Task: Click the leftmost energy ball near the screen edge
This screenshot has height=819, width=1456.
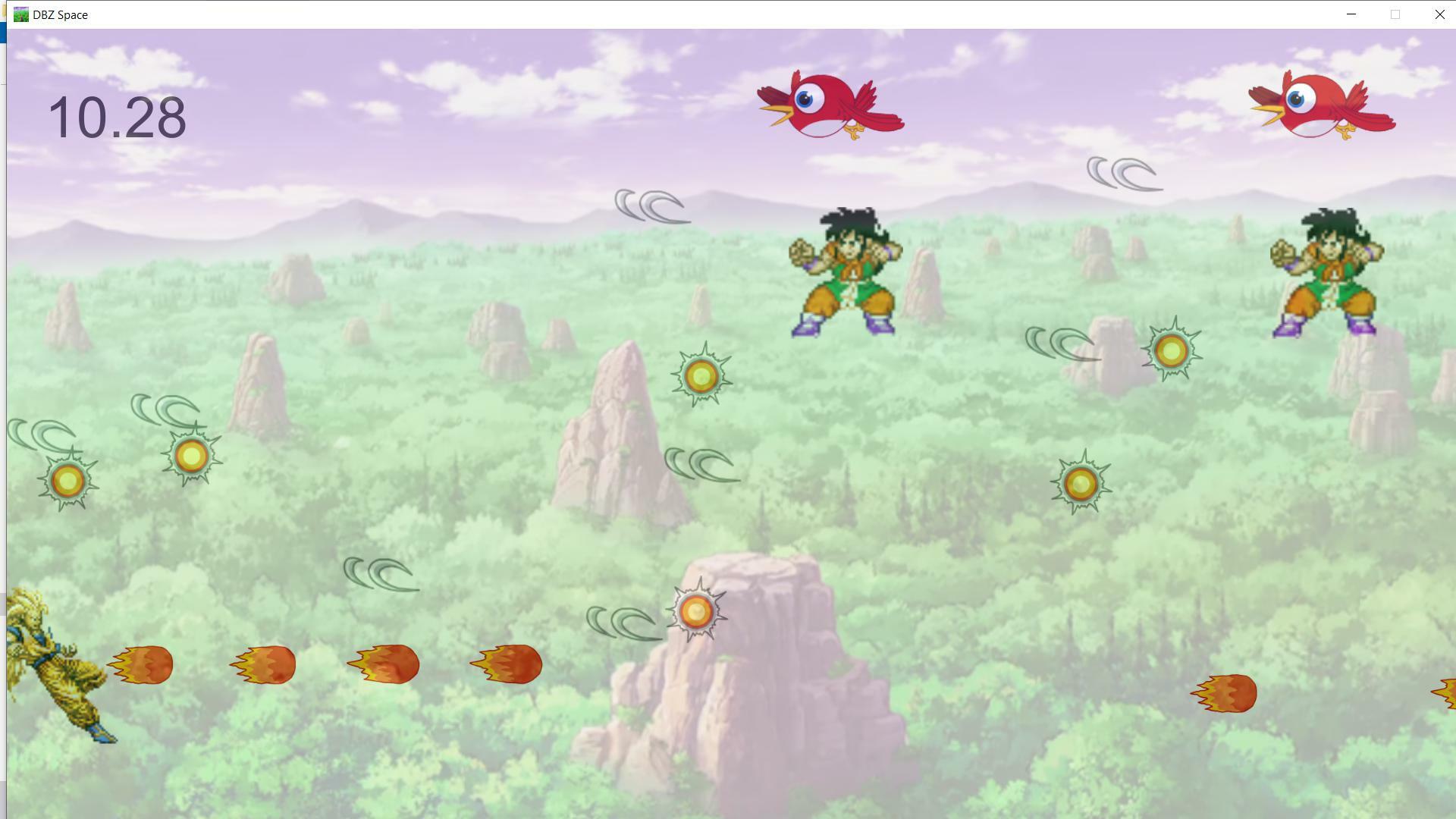Action: click(x=67, y=480)
